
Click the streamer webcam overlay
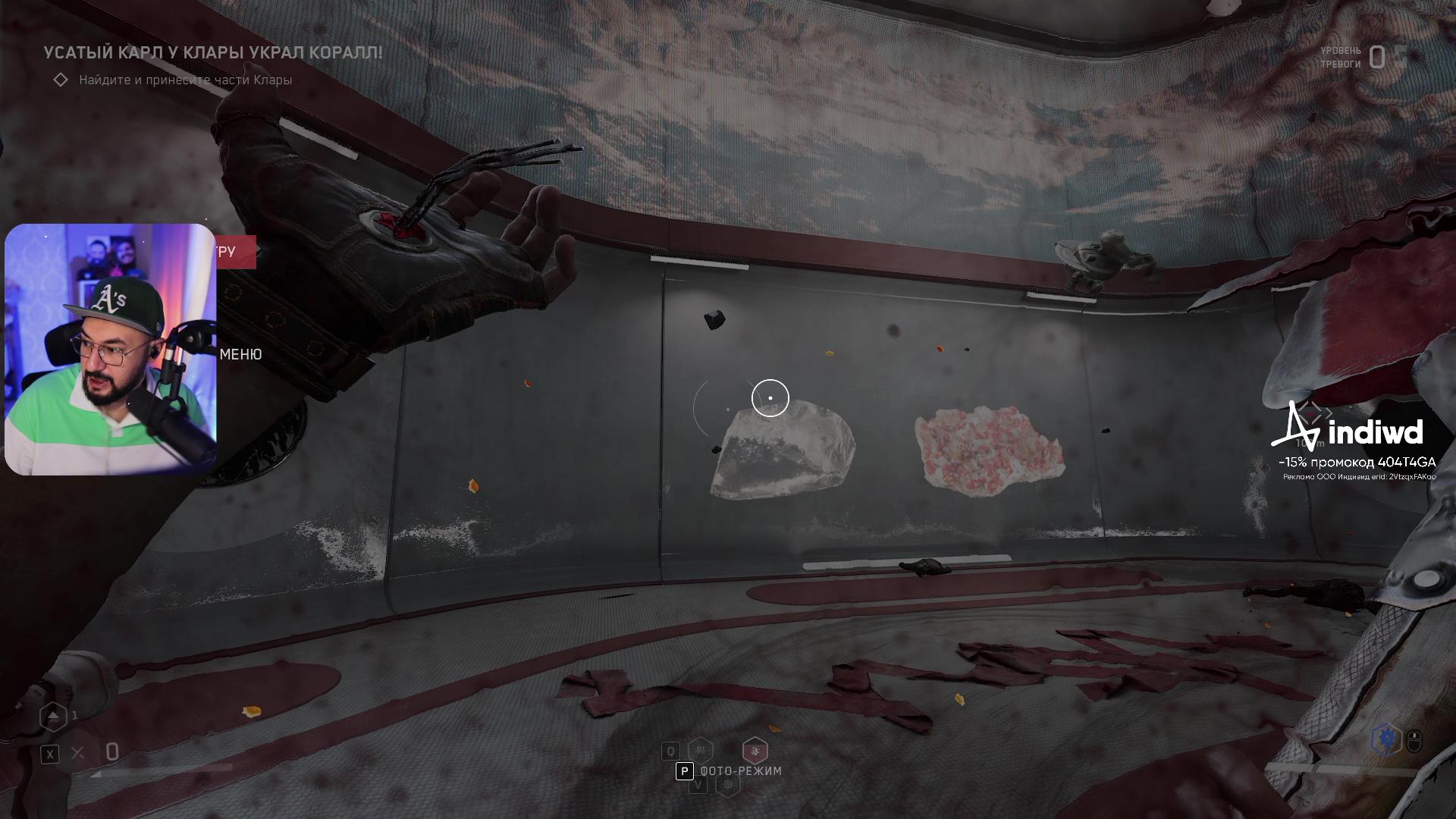111,350
